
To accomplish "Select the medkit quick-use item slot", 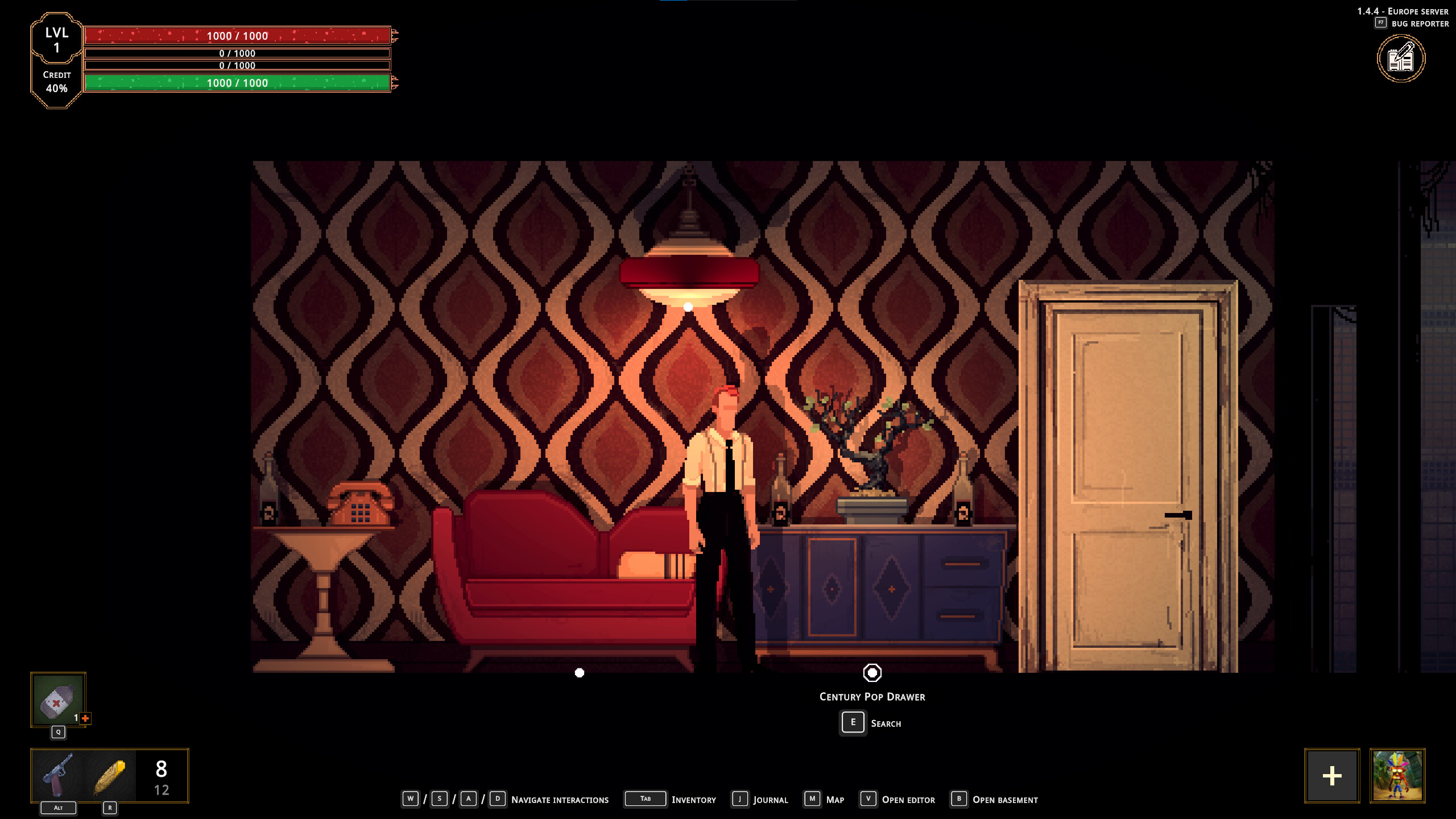I will point(57,701).
